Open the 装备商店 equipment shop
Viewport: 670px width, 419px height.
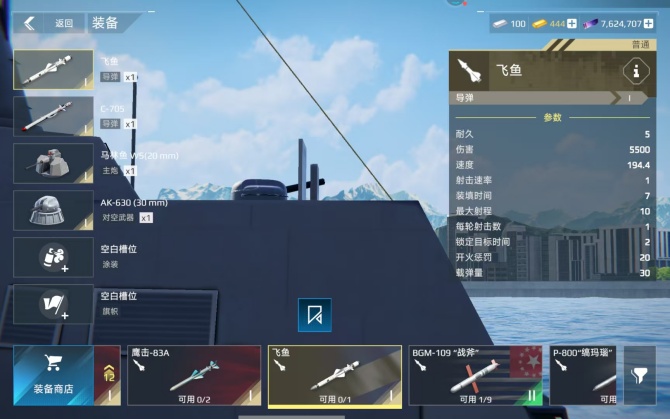[x=53, y=375]
